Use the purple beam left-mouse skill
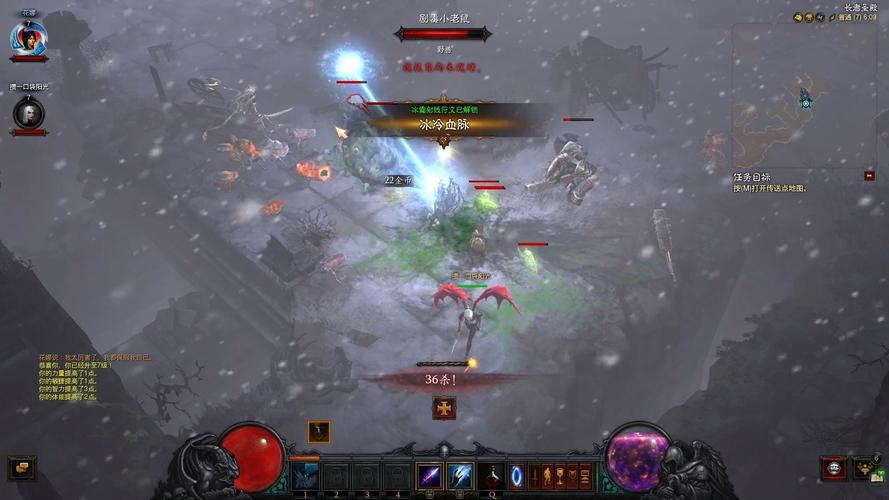 430,476
